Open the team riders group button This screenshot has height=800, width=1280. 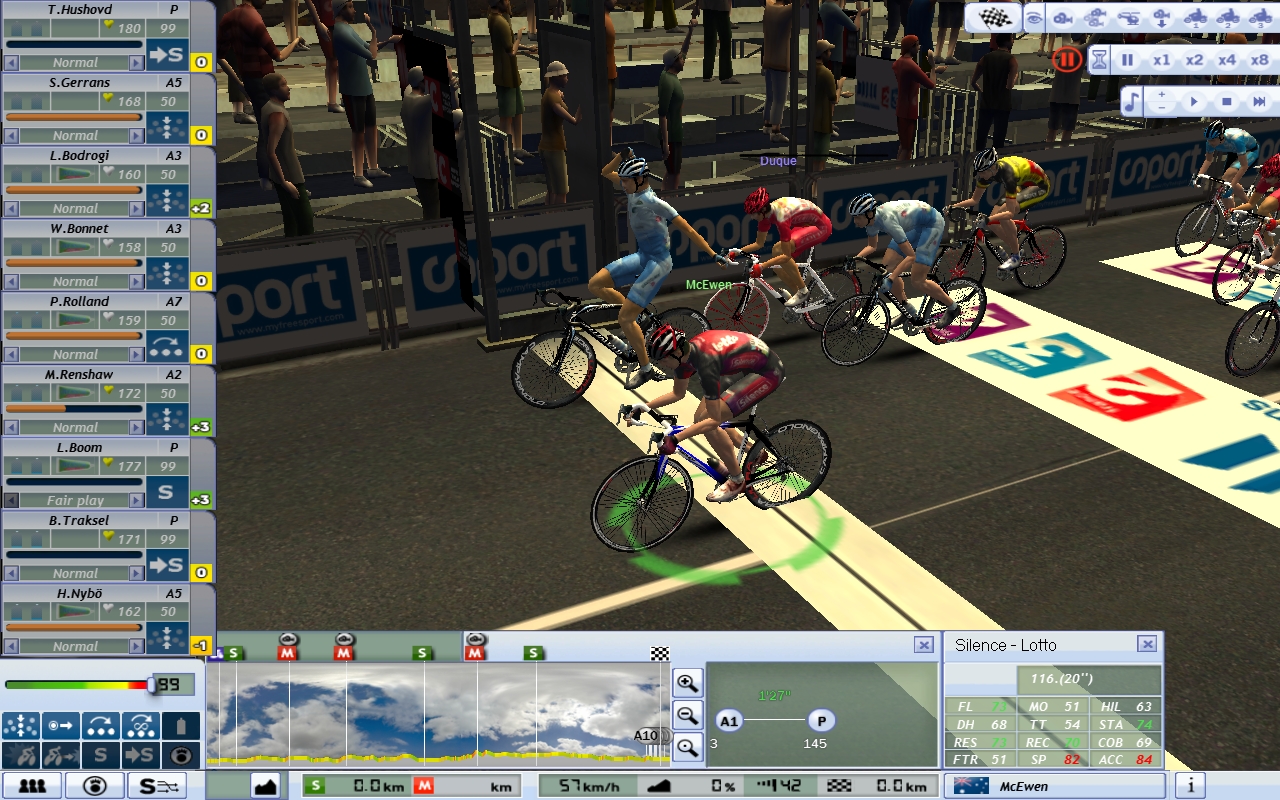click(32, 786)
